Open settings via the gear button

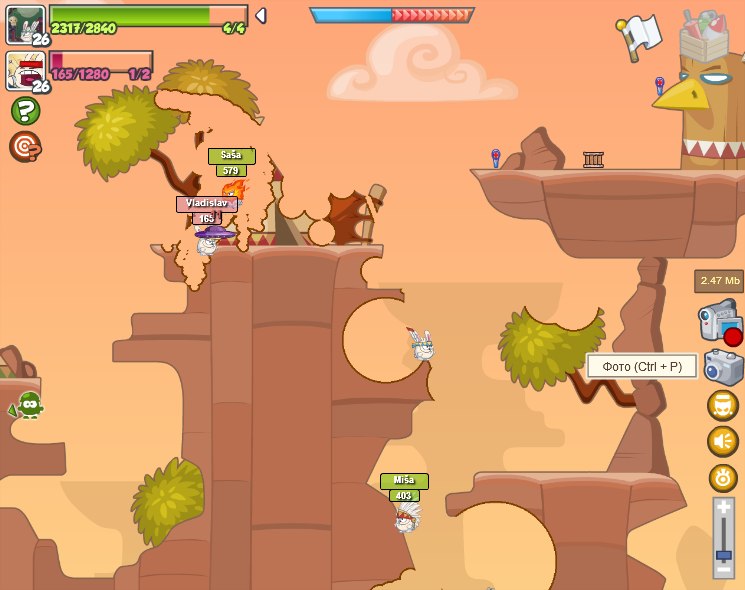pyautogui.click(x=723, y=477)
